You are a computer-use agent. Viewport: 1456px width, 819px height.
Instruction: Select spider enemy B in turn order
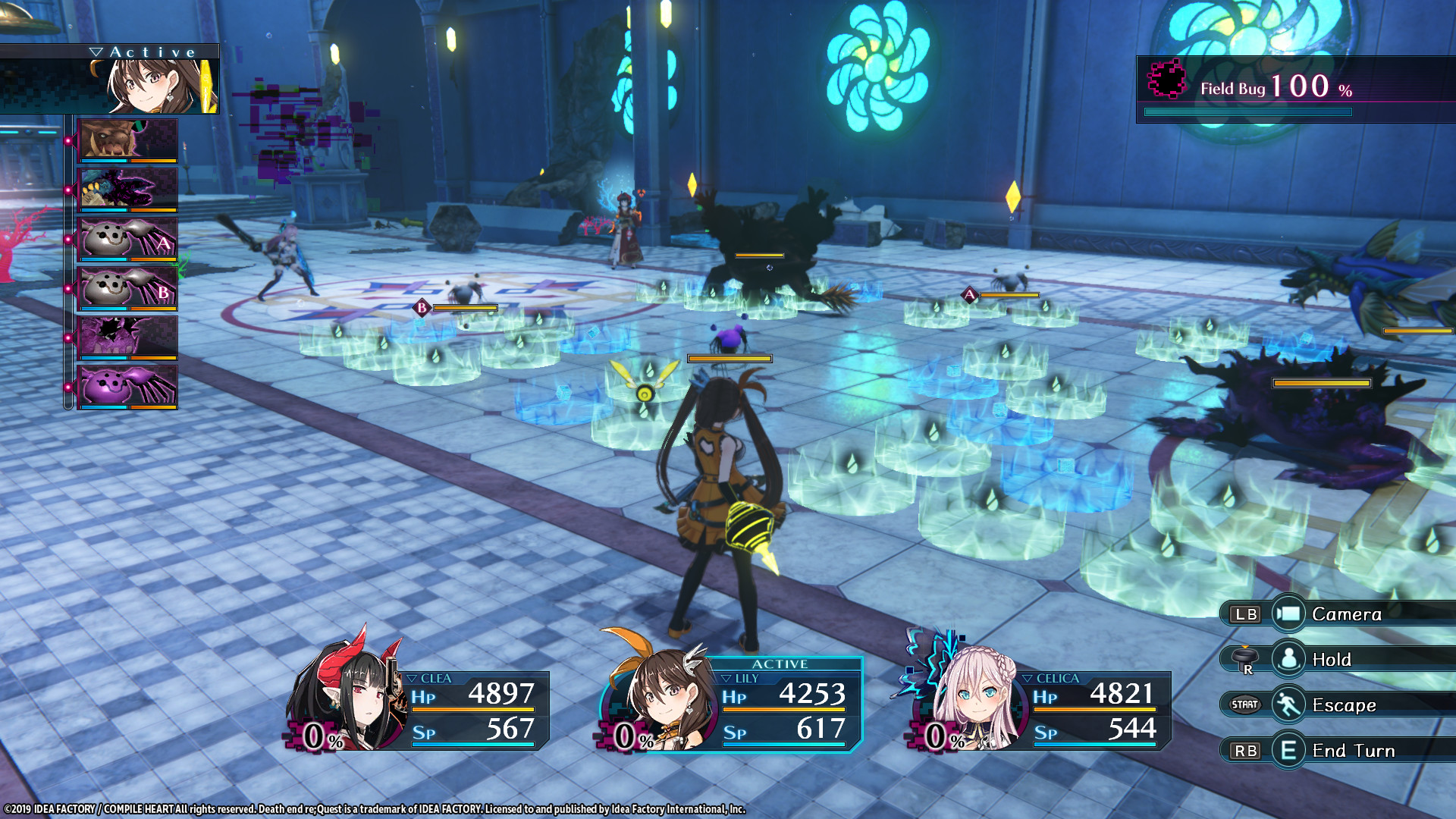[127, 288]
